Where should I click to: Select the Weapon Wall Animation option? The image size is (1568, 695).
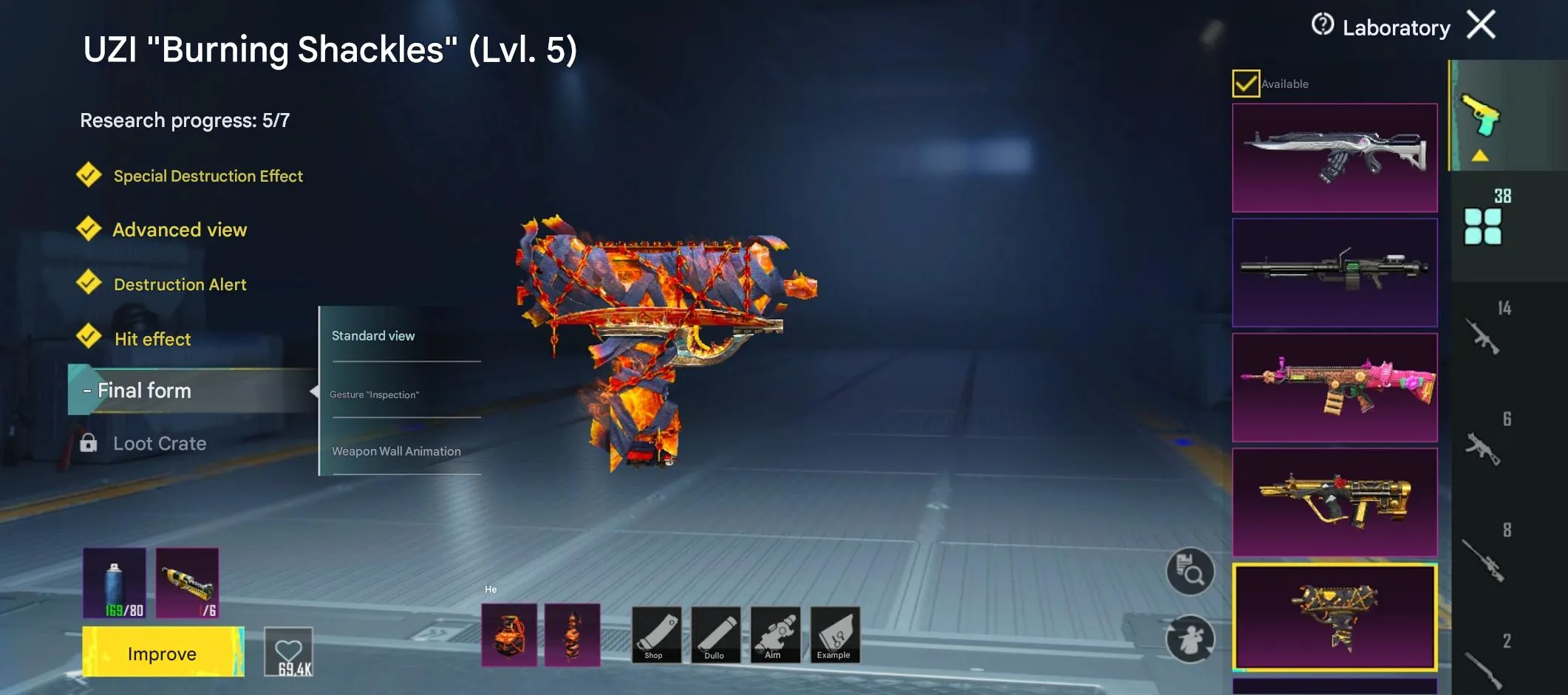click(397, 451)
